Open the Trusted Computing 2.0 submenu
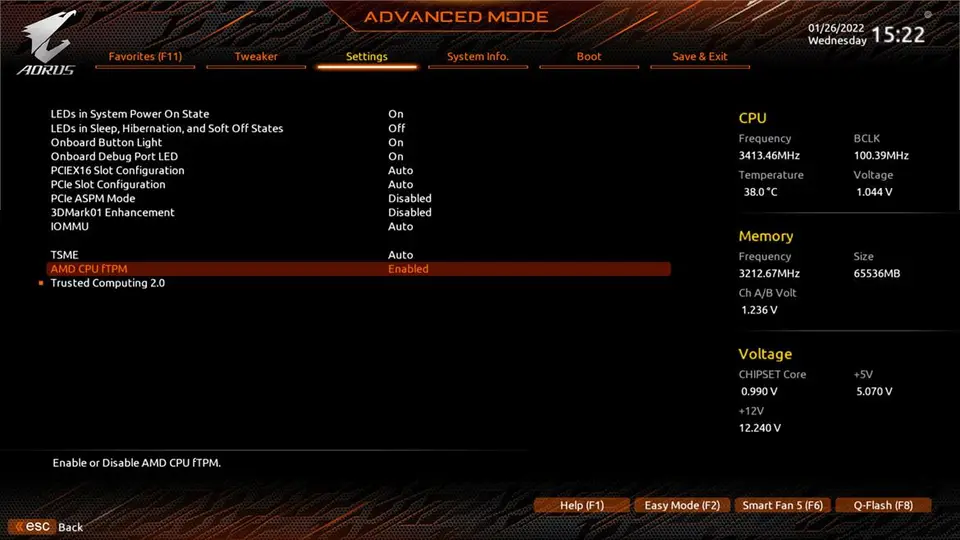This screenshot has width=960, height=540. [x=108, y=283]
